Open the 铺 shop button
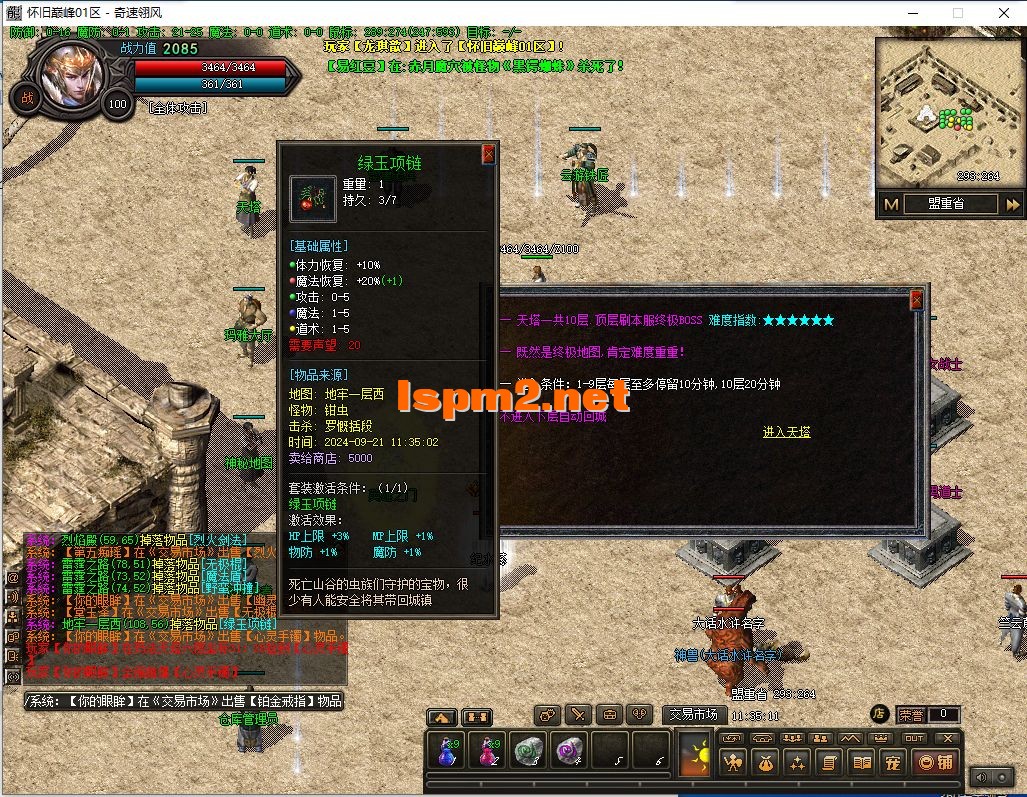 click(938, 763)
